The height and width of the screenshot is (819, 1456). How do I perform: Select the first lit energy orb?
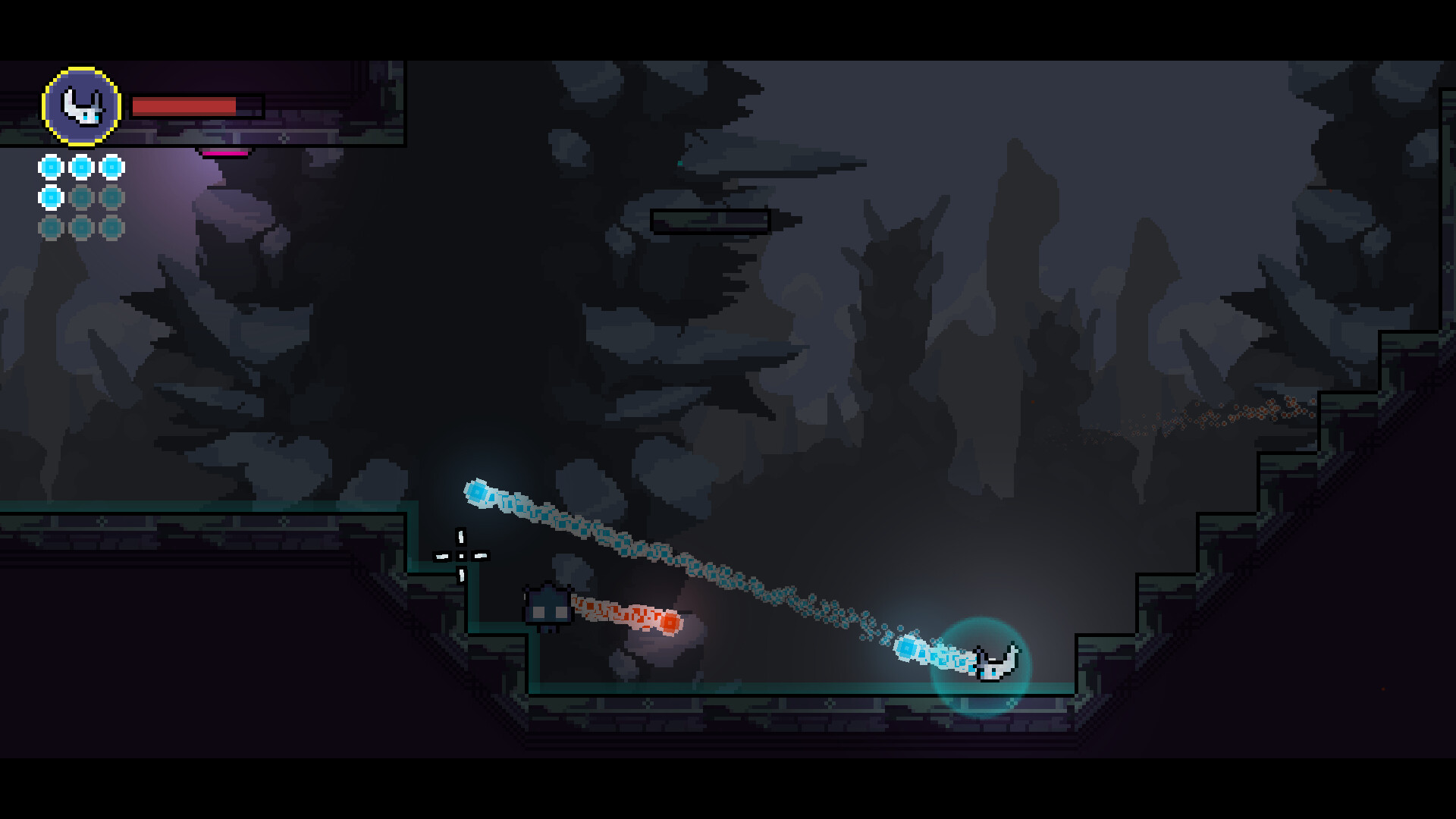coord(50,166)
